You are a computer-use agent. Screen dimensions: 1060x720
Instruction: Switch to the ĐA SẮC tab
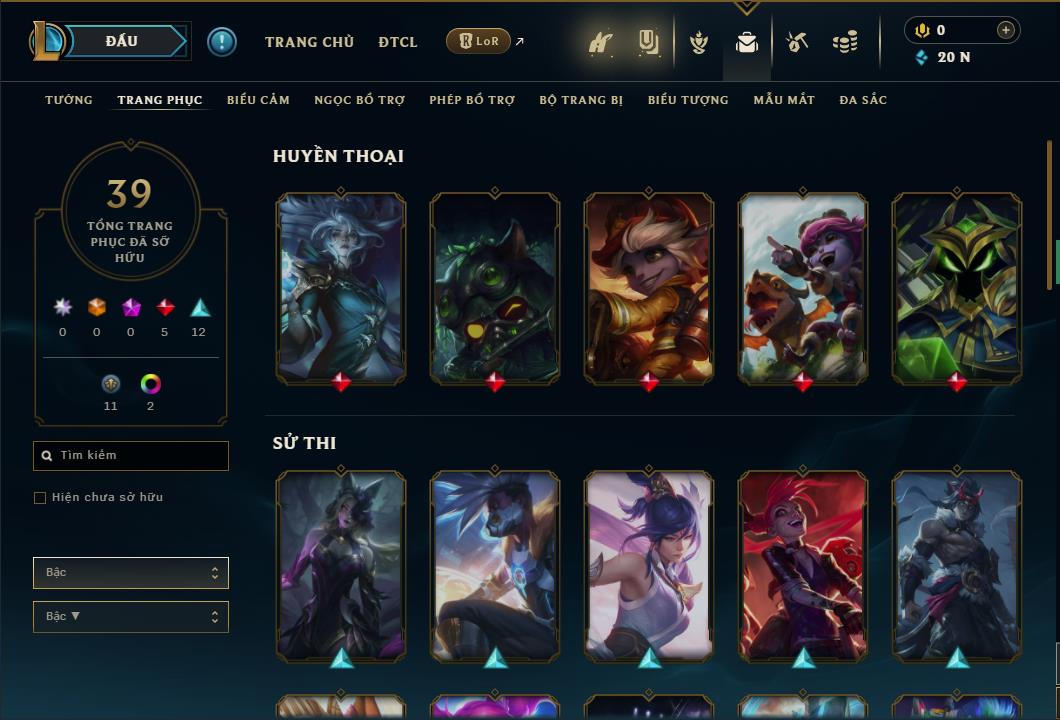click(x=863, y=100)
